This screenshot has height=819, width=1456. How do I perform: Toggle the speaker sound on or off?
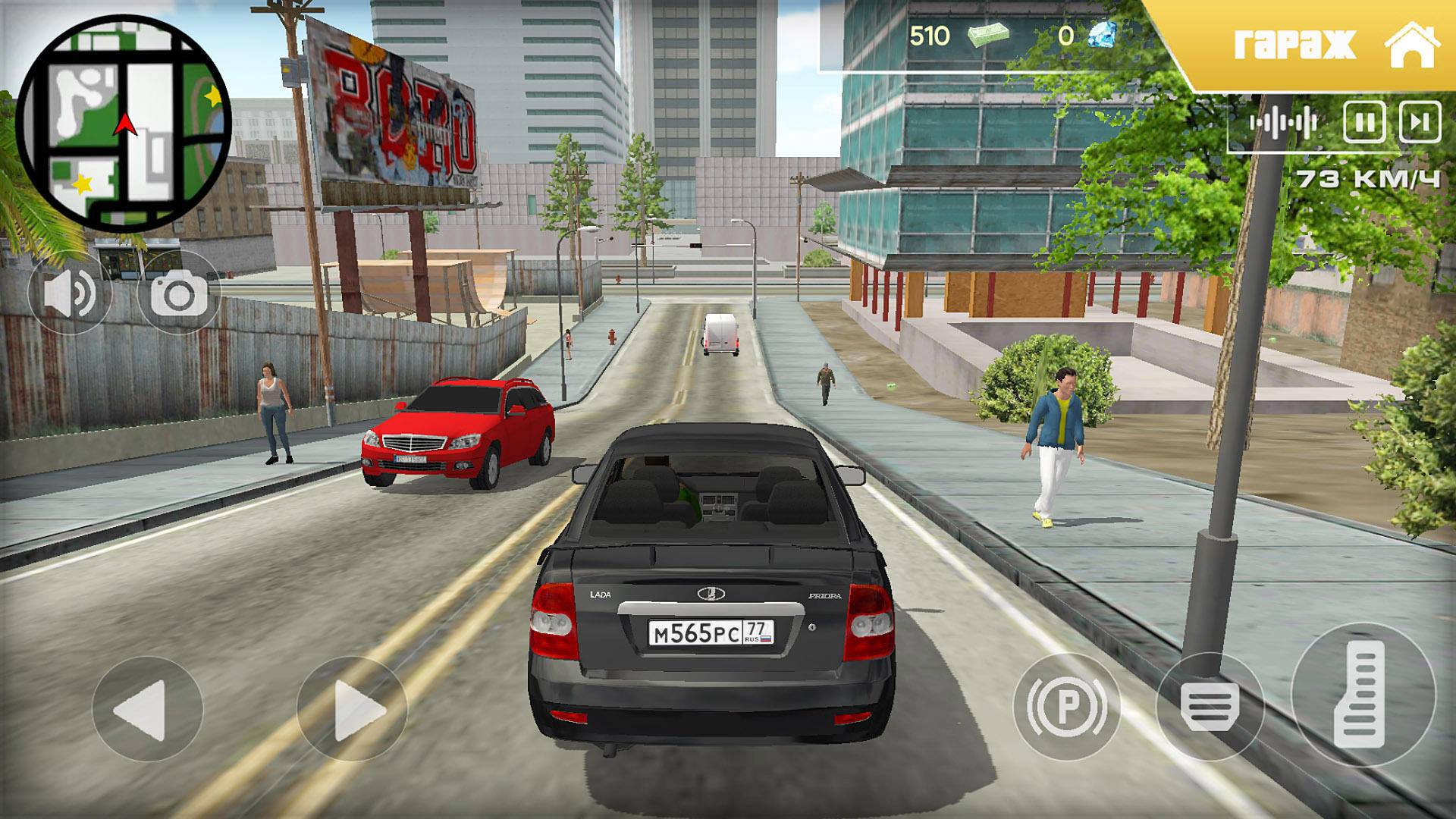(71, 292)
